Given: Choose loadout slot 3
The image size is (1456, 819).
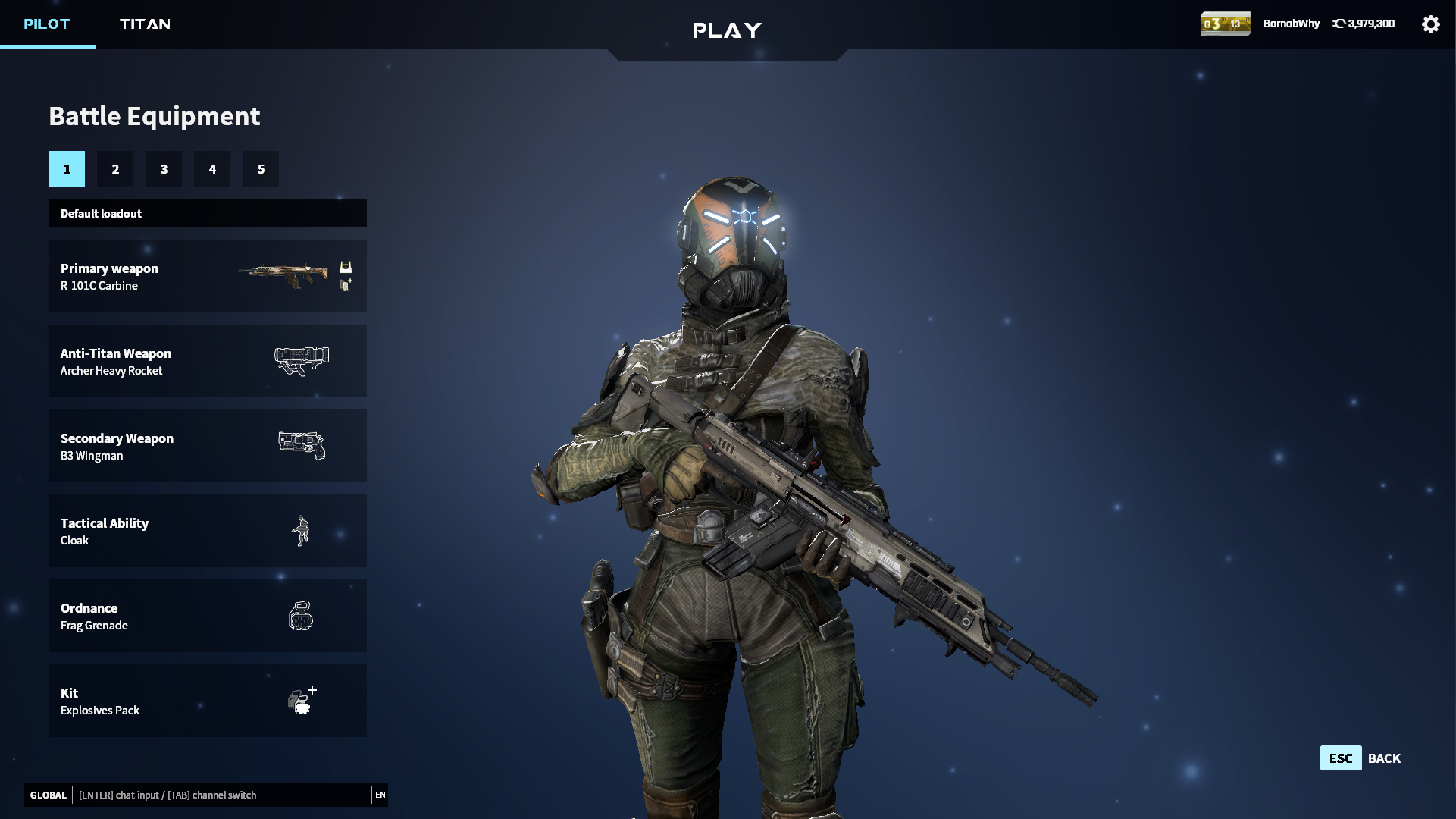Looking at the screenshot, I should tap(164, 169).
